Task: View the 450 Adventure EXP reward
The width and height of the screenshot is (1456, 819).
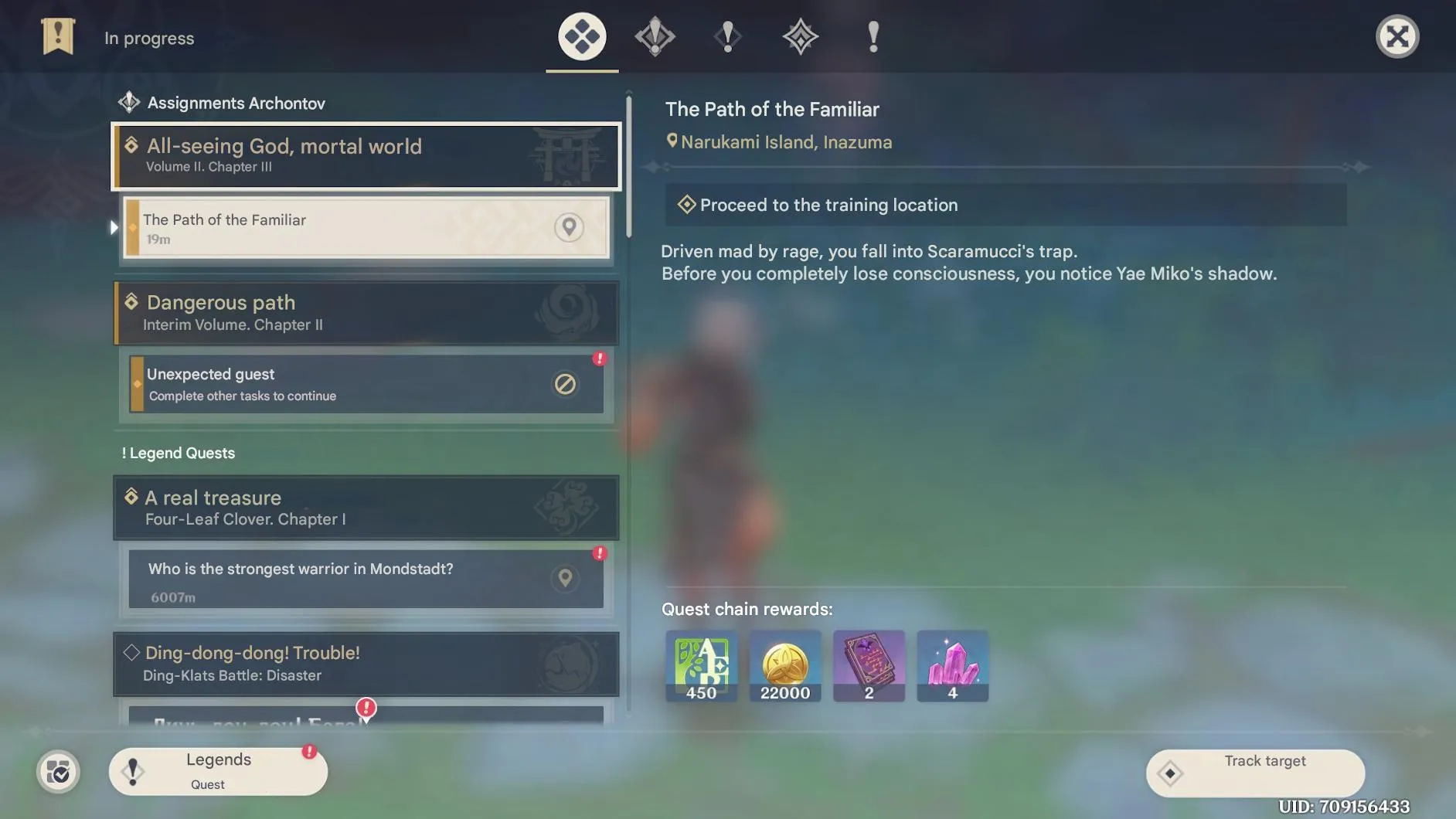Action: [x=701, y=665]
